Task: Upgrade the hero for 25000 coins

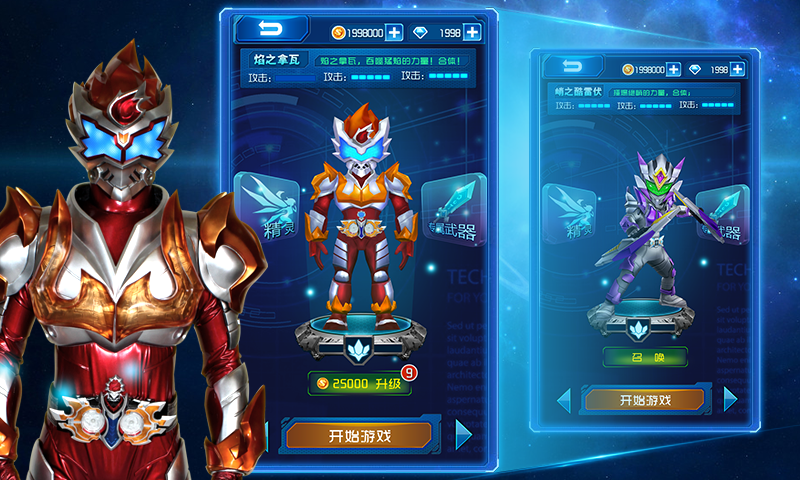Action: (359, 384)
